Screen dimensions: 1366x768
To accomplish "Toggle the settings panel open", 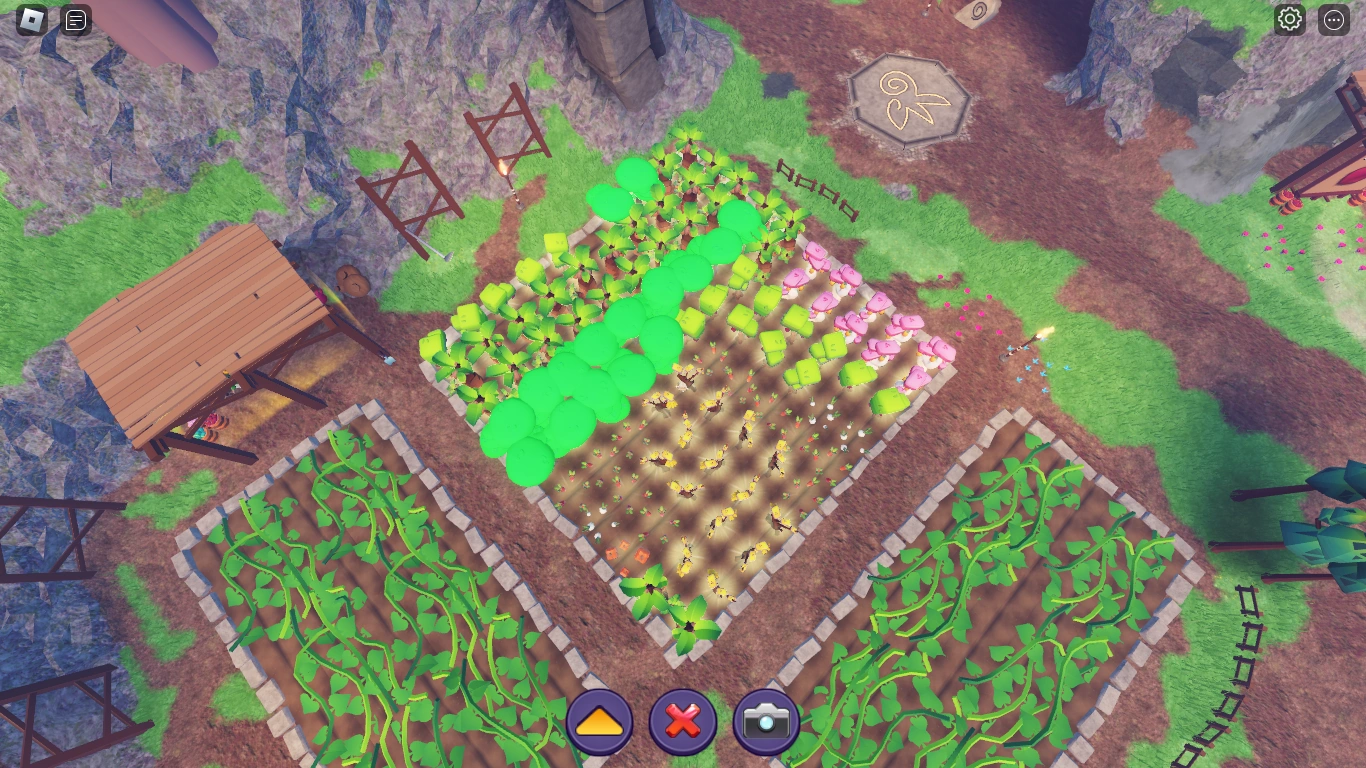I will (x=1289, y=19).
